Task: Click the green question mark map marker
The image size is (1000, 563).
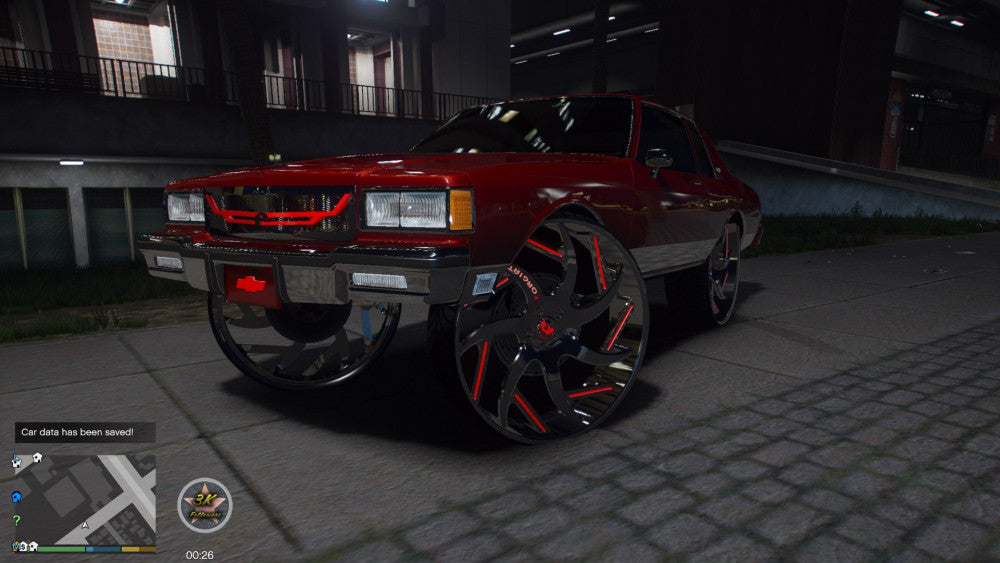Action: click(16, 520)
